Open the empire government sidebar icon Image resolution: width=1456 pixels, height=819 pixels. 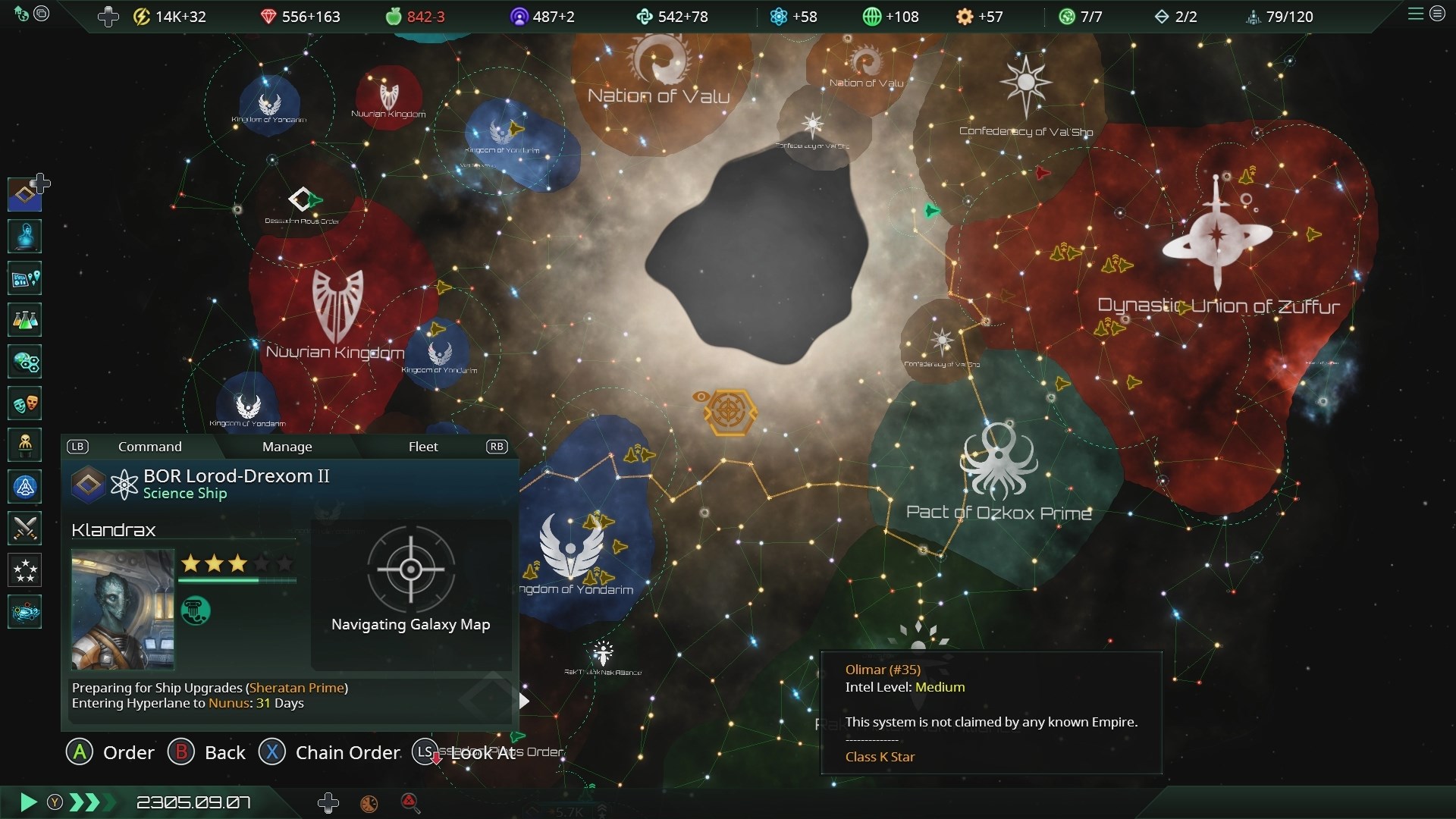click(x=25, y=194)
